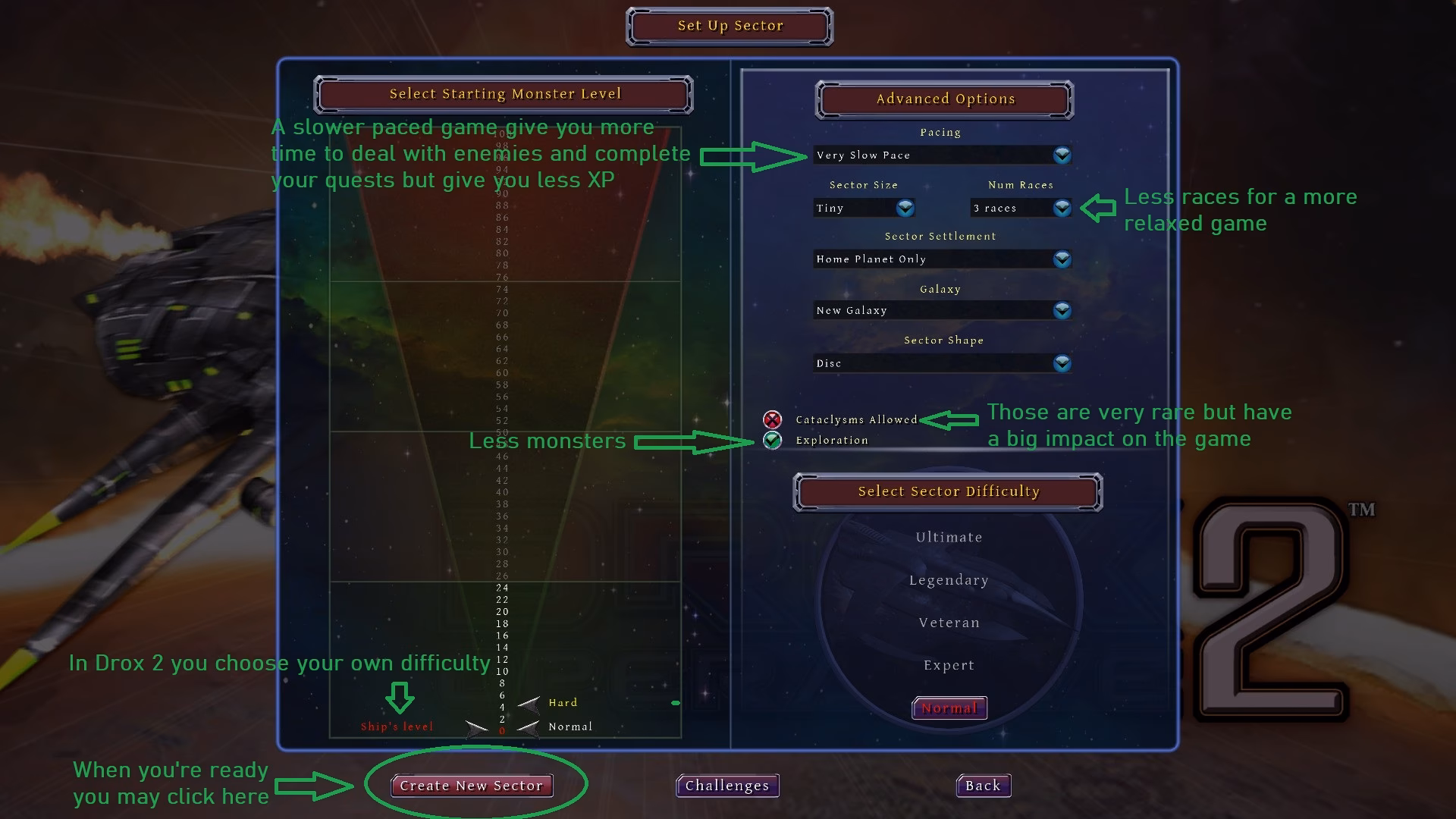The width and height of the screenshot is (1456, 819).
Task: Click the green Exploration checkmark icon
Action: click(x=772, y=440)
